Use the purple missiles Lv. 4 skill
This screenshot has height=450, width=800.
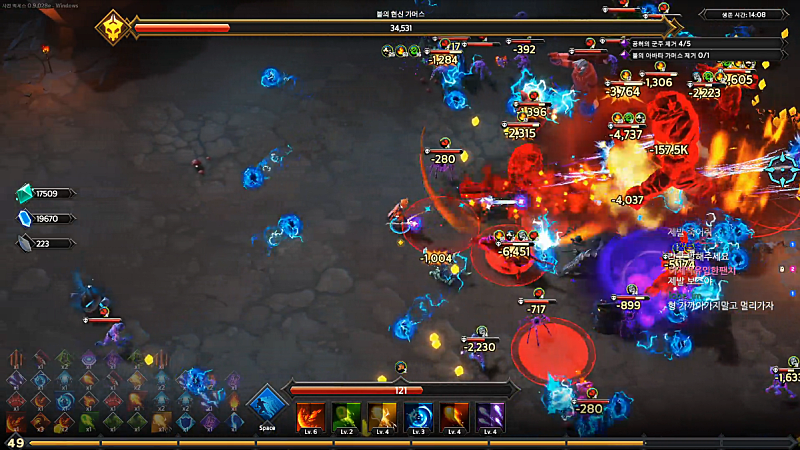pyautogui.click(x=489, y=415)
